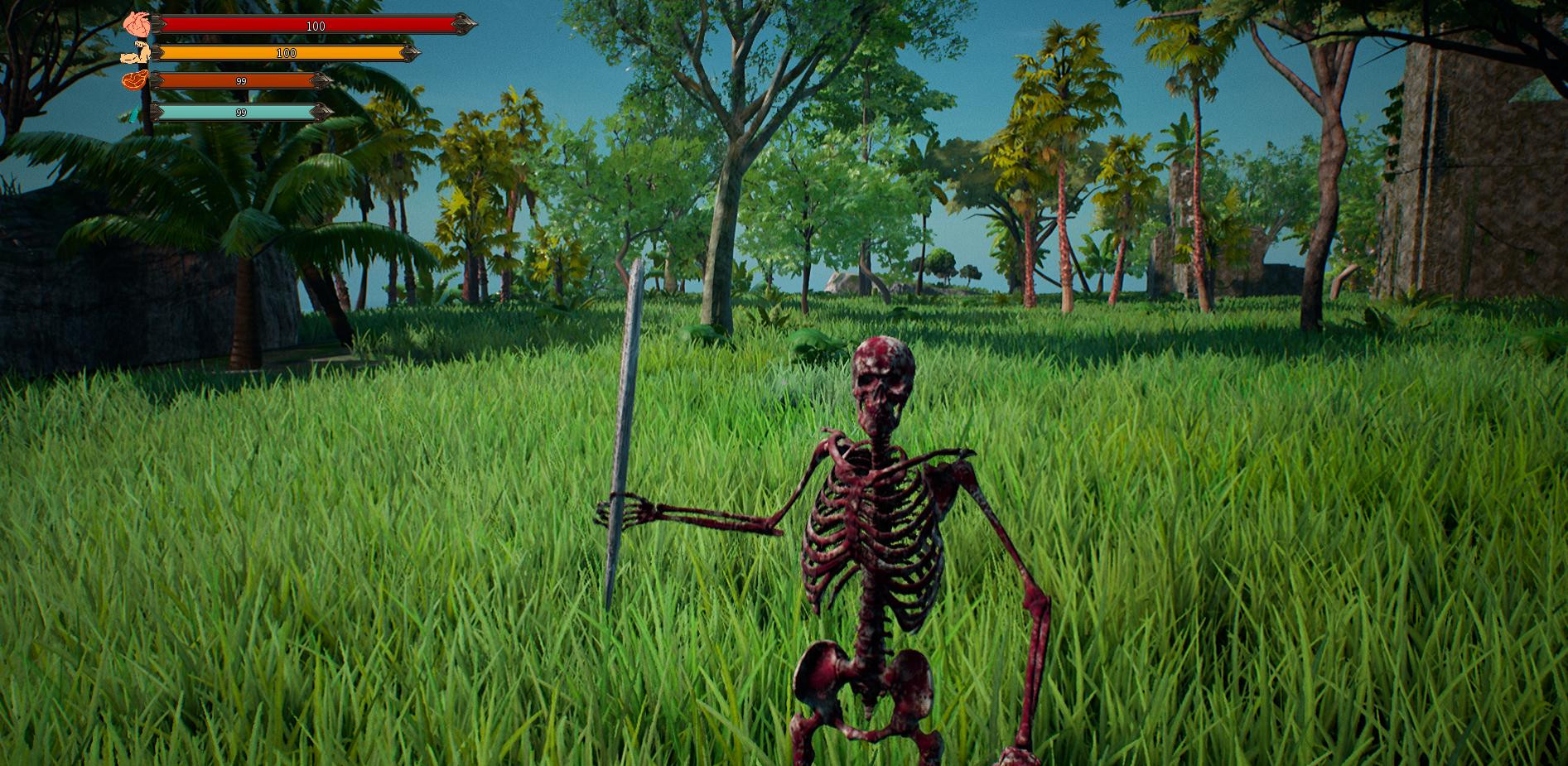Click the teal thirst bar reading 99
This screenshot has height=766, width=1568.
pyautogui.click(x=240, y=110)
